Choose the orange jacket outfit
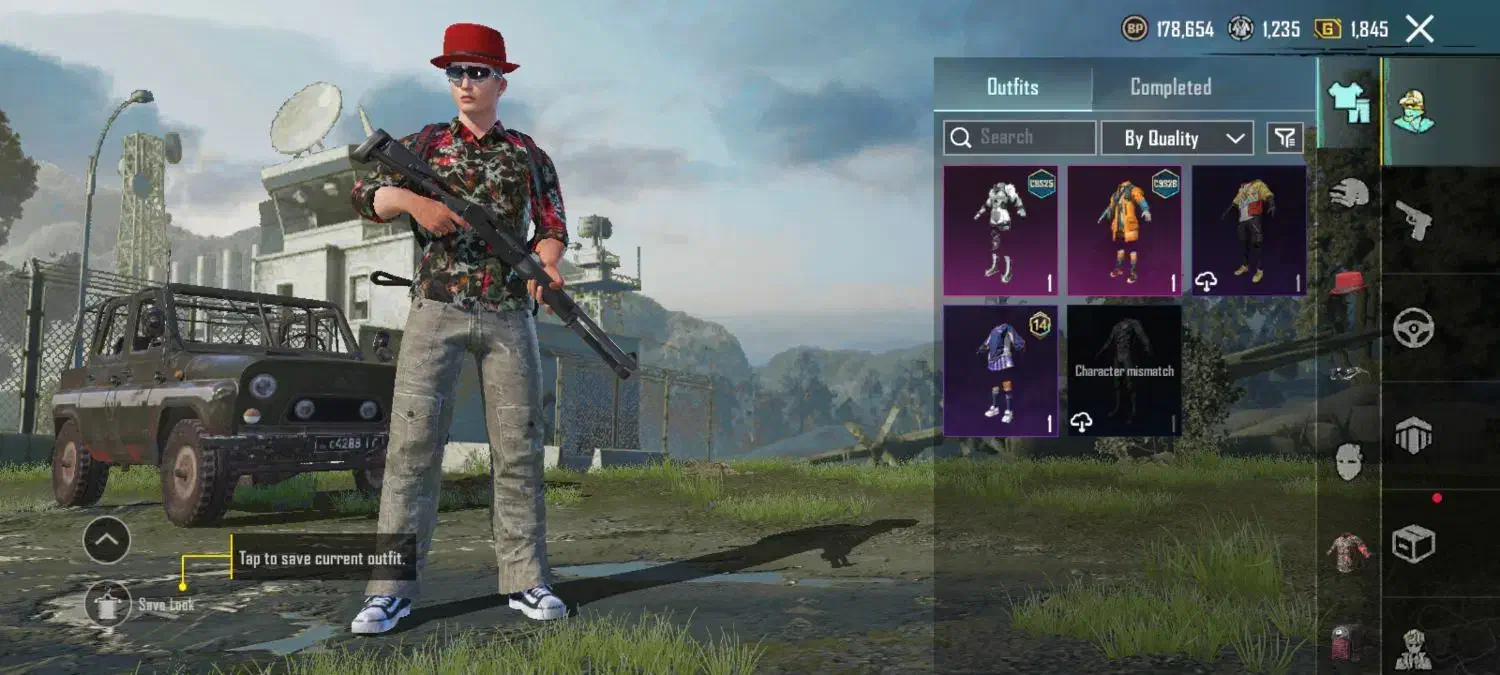Viewport: 1500px width, 675px height. tap(1124, 231)
